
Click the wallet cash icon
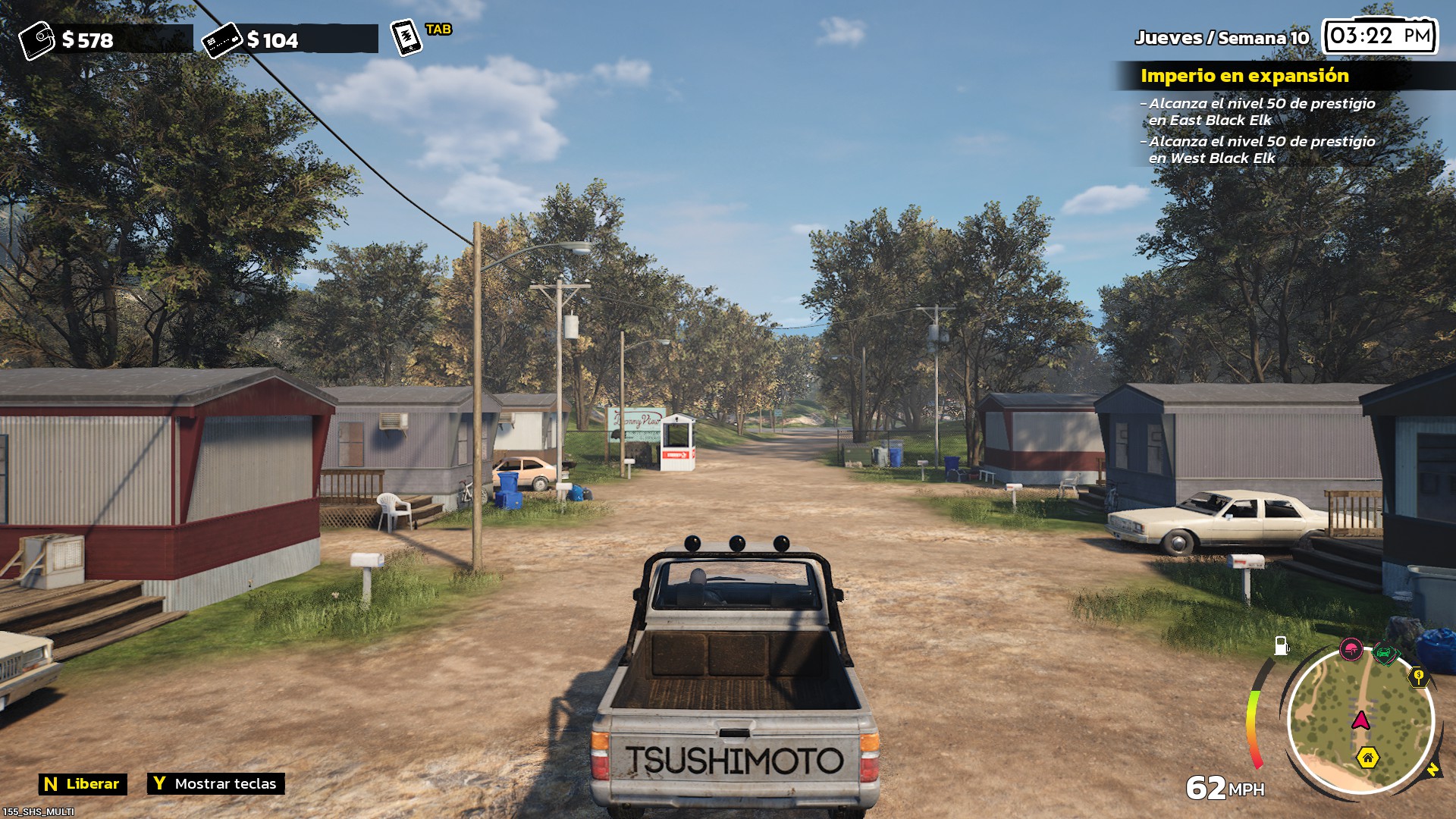click(x=36, y=40)
